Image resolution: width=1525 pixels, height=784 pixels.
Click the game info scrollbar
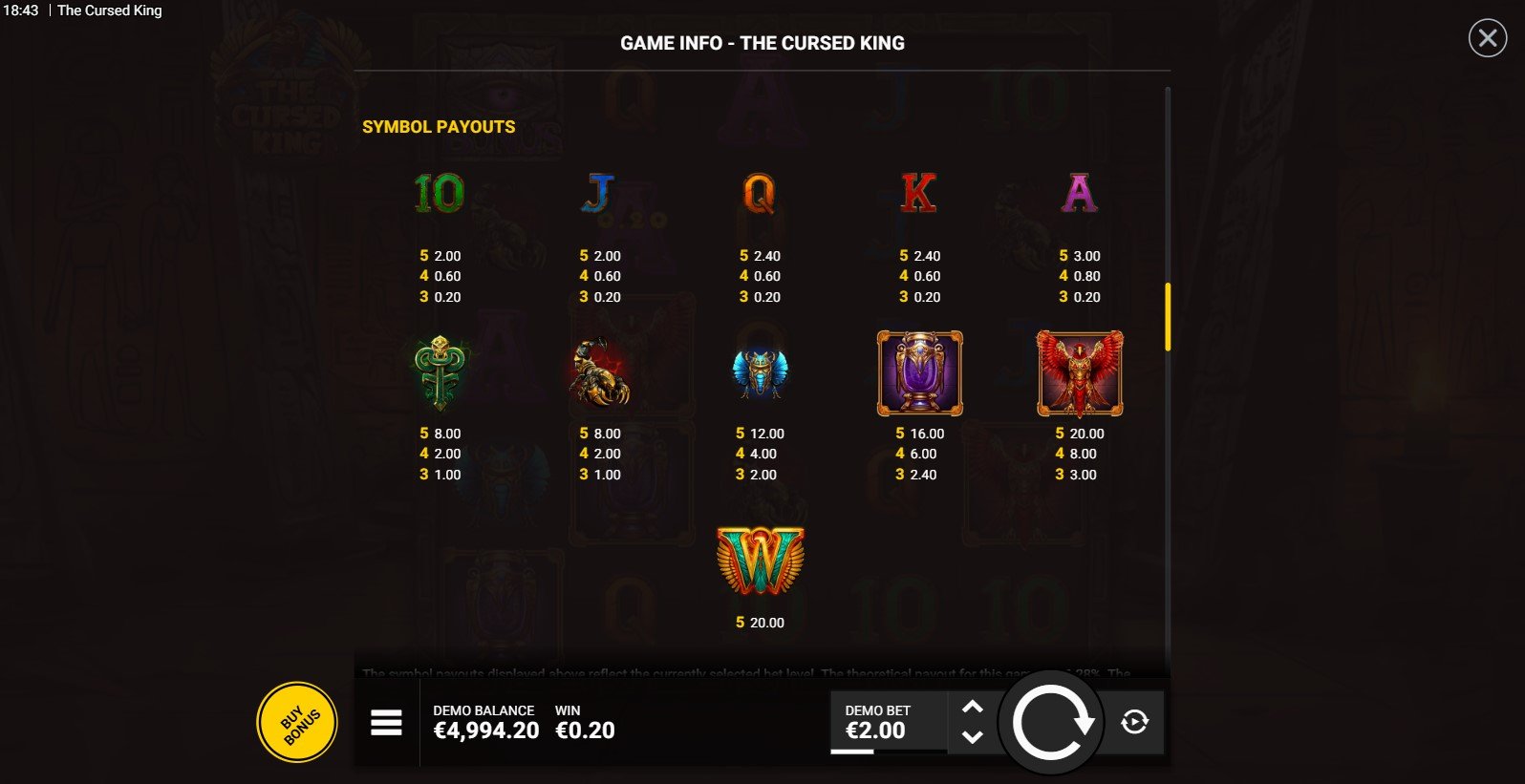point(1168,317)
